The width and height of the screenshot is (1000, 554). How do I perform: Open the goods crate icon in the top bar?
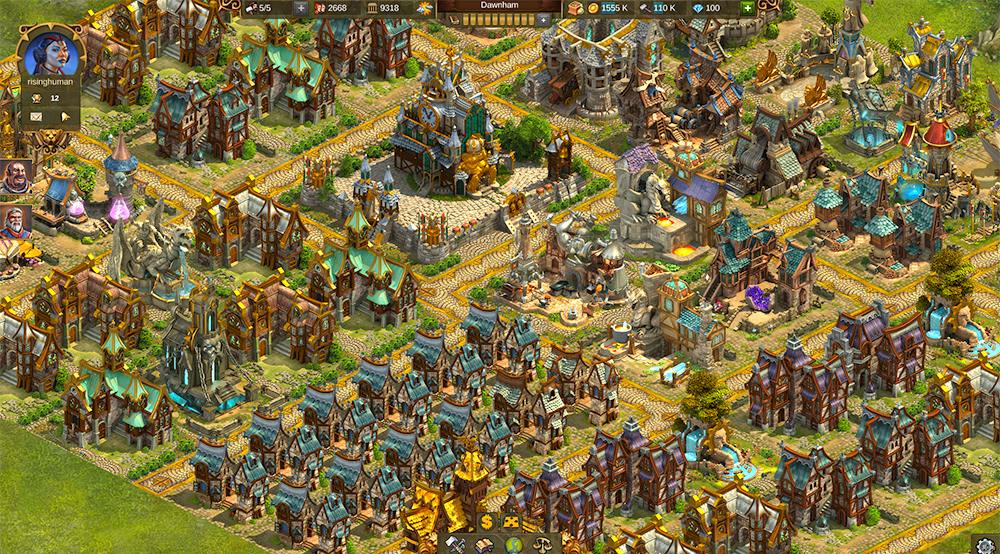[x=574, y=8]
